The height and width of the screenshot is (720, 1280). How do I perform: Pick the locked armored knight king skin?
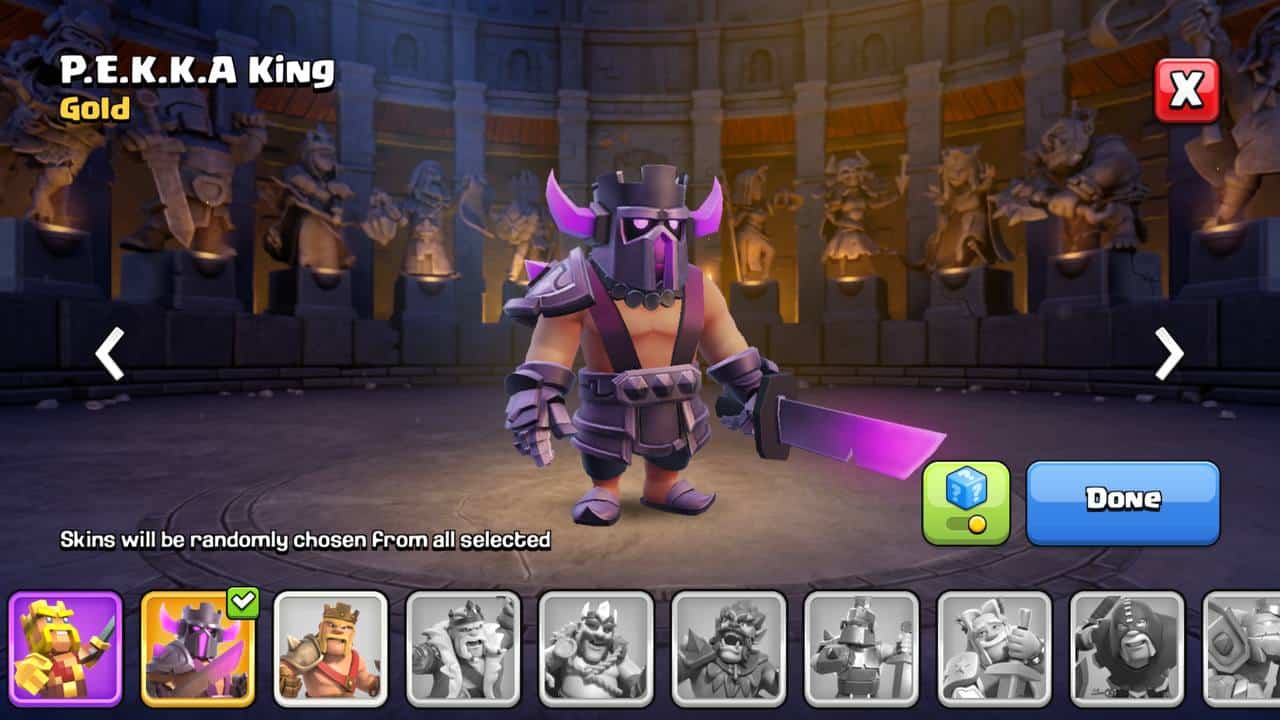[x=861, y=649]
